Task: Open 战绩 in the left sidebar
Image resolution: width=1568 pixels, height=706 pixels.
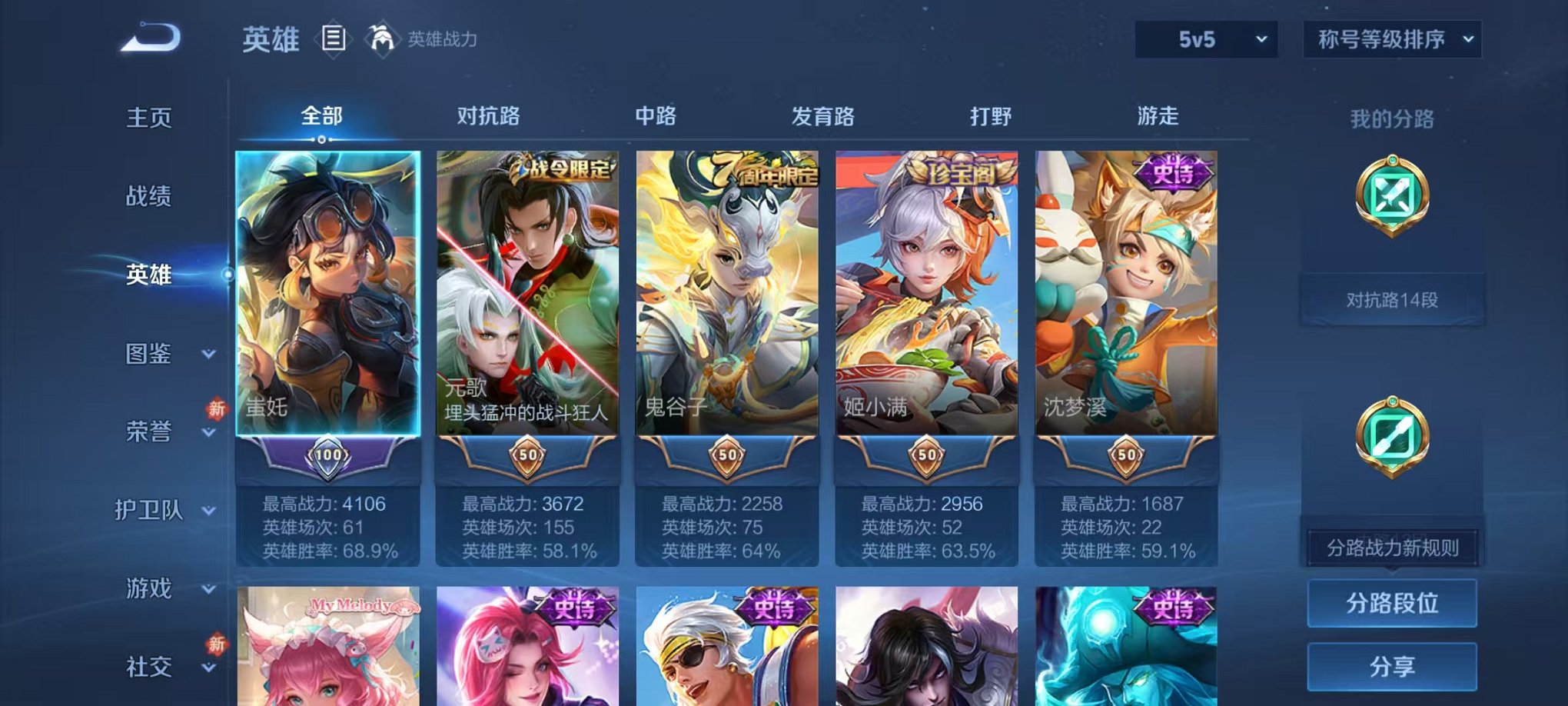Action: (x=150, y=198)
